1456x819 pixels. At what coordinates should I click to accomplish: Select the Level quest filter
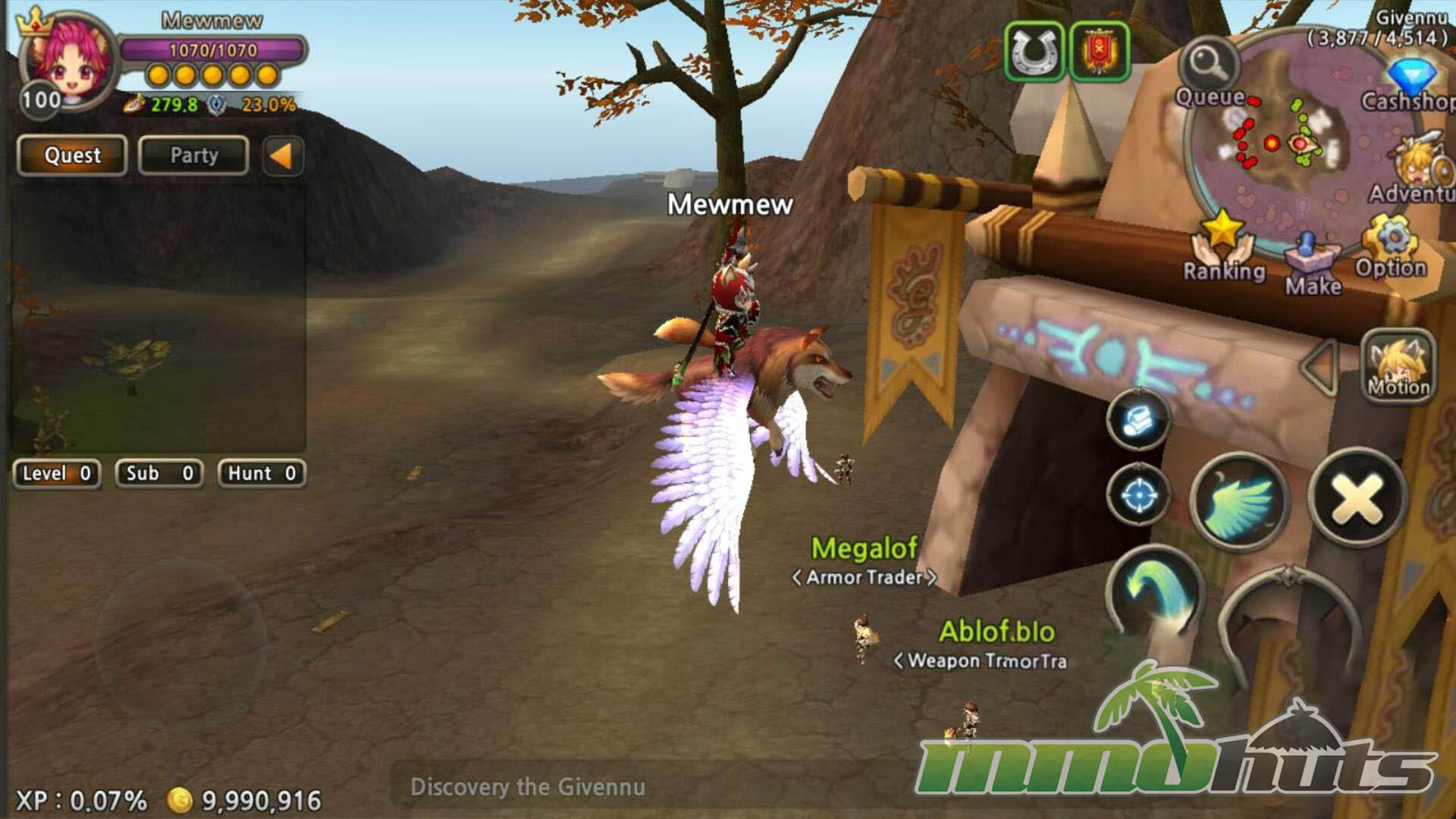pos(57,474)
